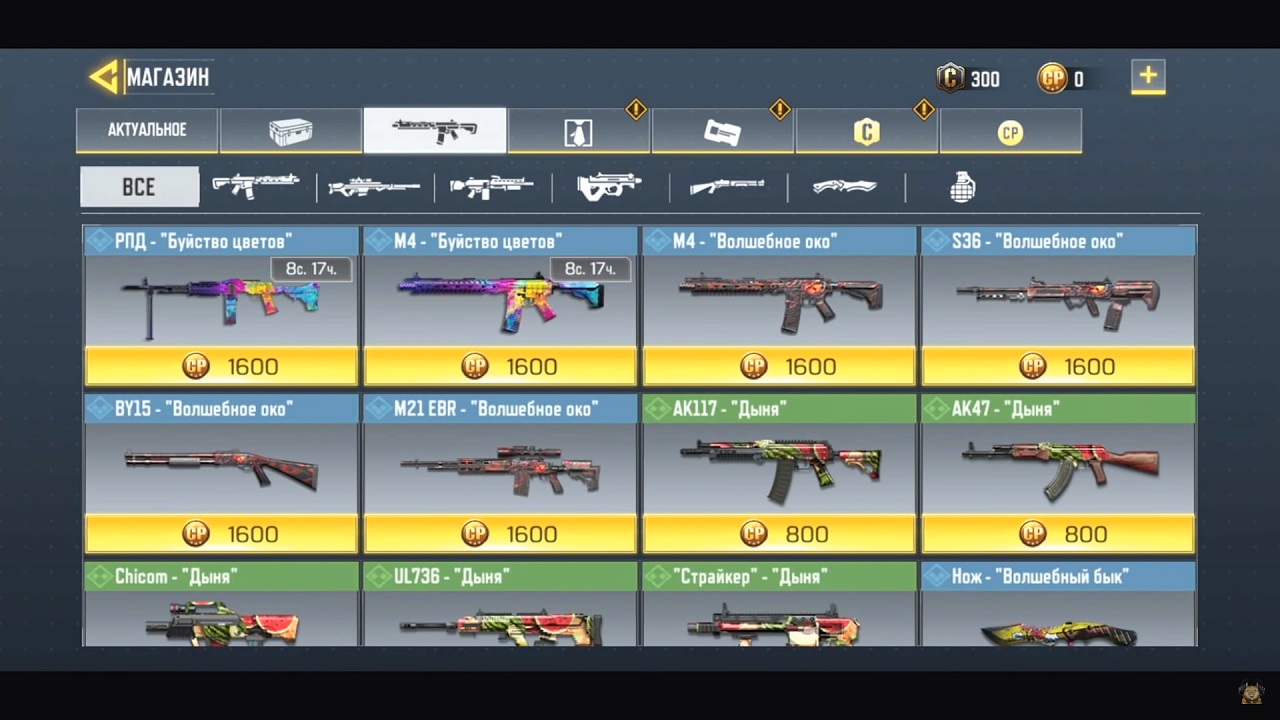Switch to the Актуальное tab
This screenshot has width=1280, height=720.
tap(147, 131)
